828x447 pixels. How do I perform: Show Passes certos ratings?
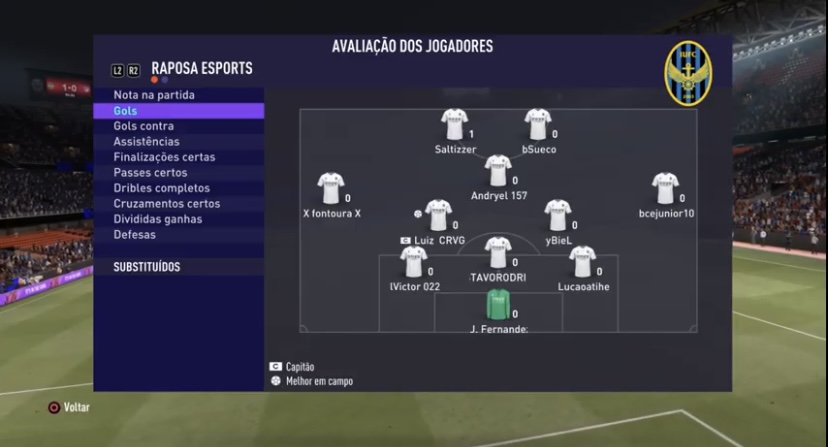pyautogui.click(x=152, y=173)
